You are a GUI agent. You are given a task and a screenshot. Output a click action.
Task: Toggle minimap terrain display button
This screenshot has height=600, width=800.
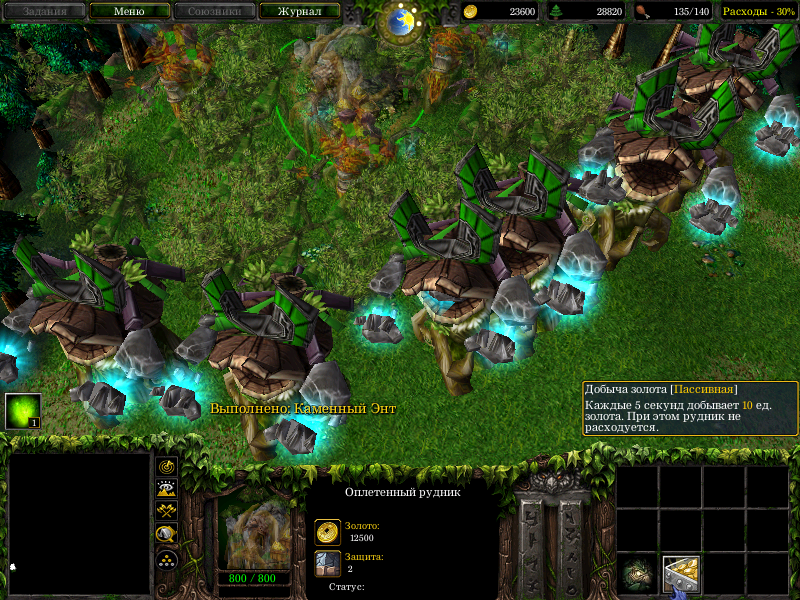[x=167, y=488]
